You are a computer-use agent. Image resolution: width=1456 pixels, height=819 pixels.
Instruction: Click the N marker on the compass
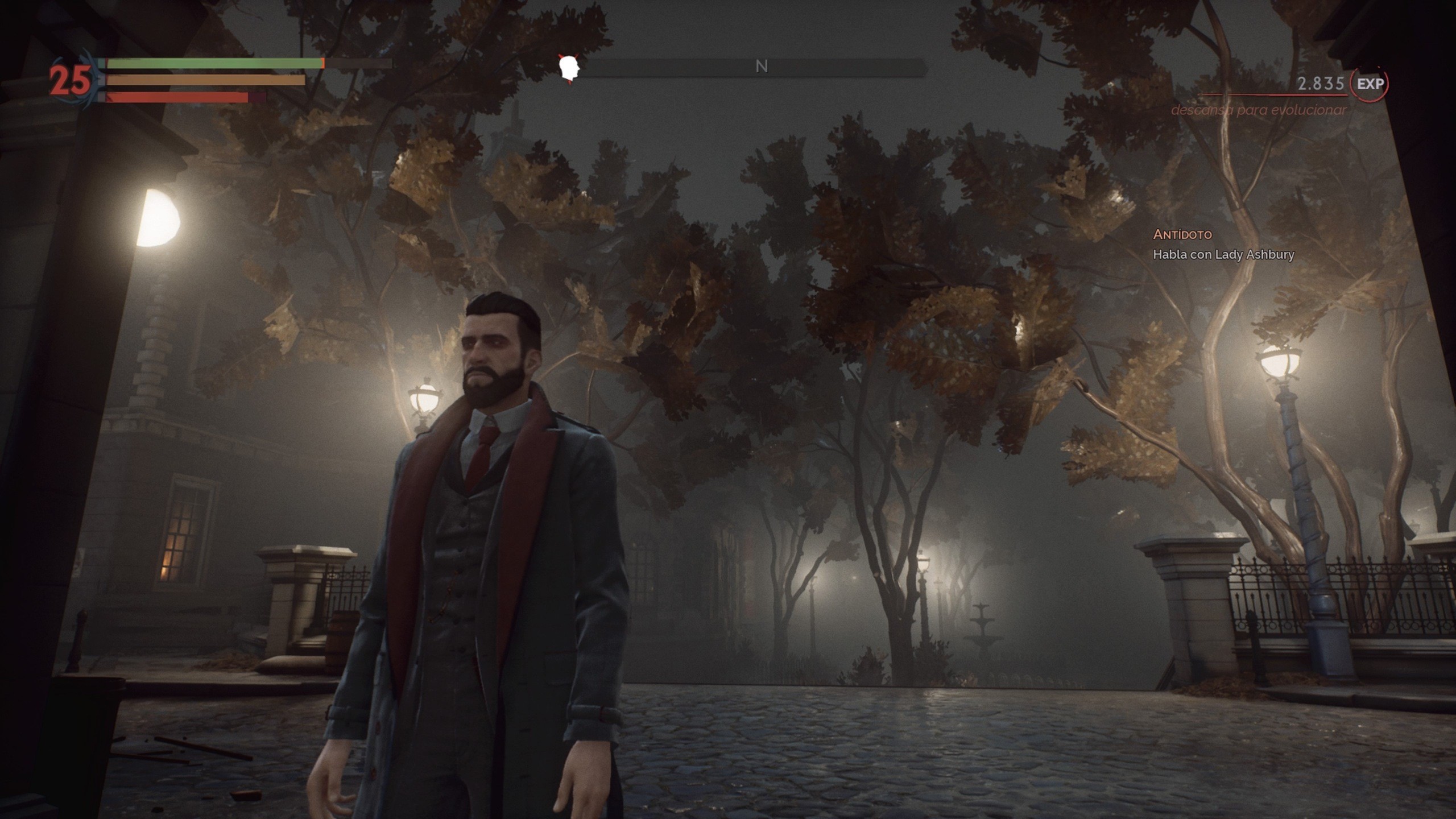point(763,67)
